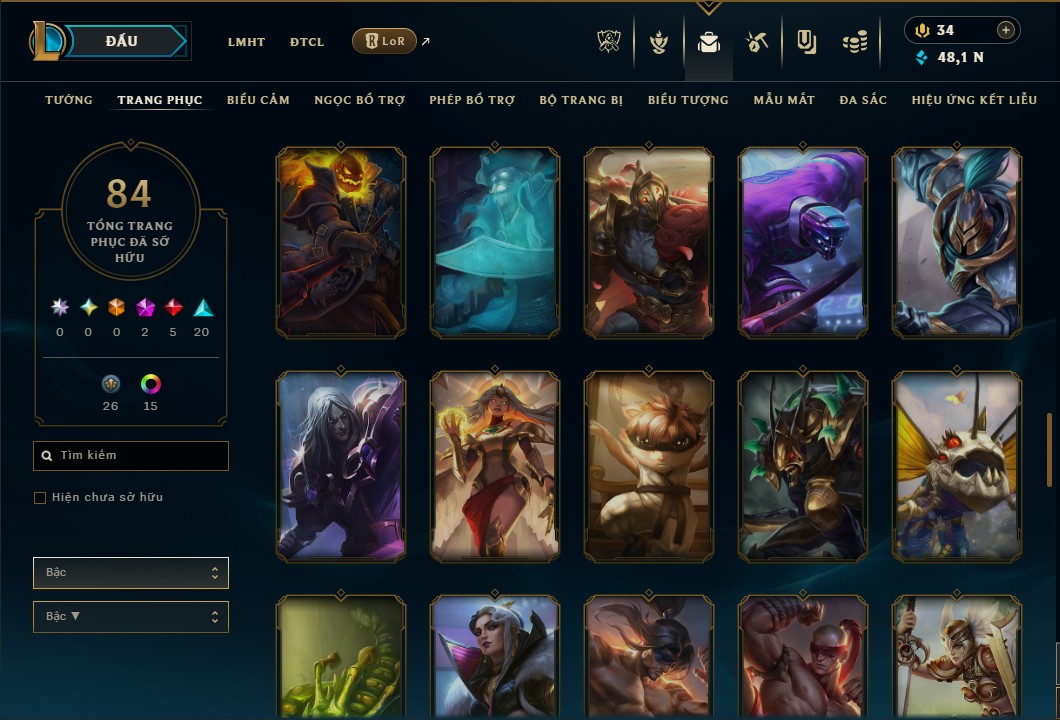Screen dimensions: 1060x720
Task: Switch to the ĐTCL tab
Action: [x=306, y=42]
